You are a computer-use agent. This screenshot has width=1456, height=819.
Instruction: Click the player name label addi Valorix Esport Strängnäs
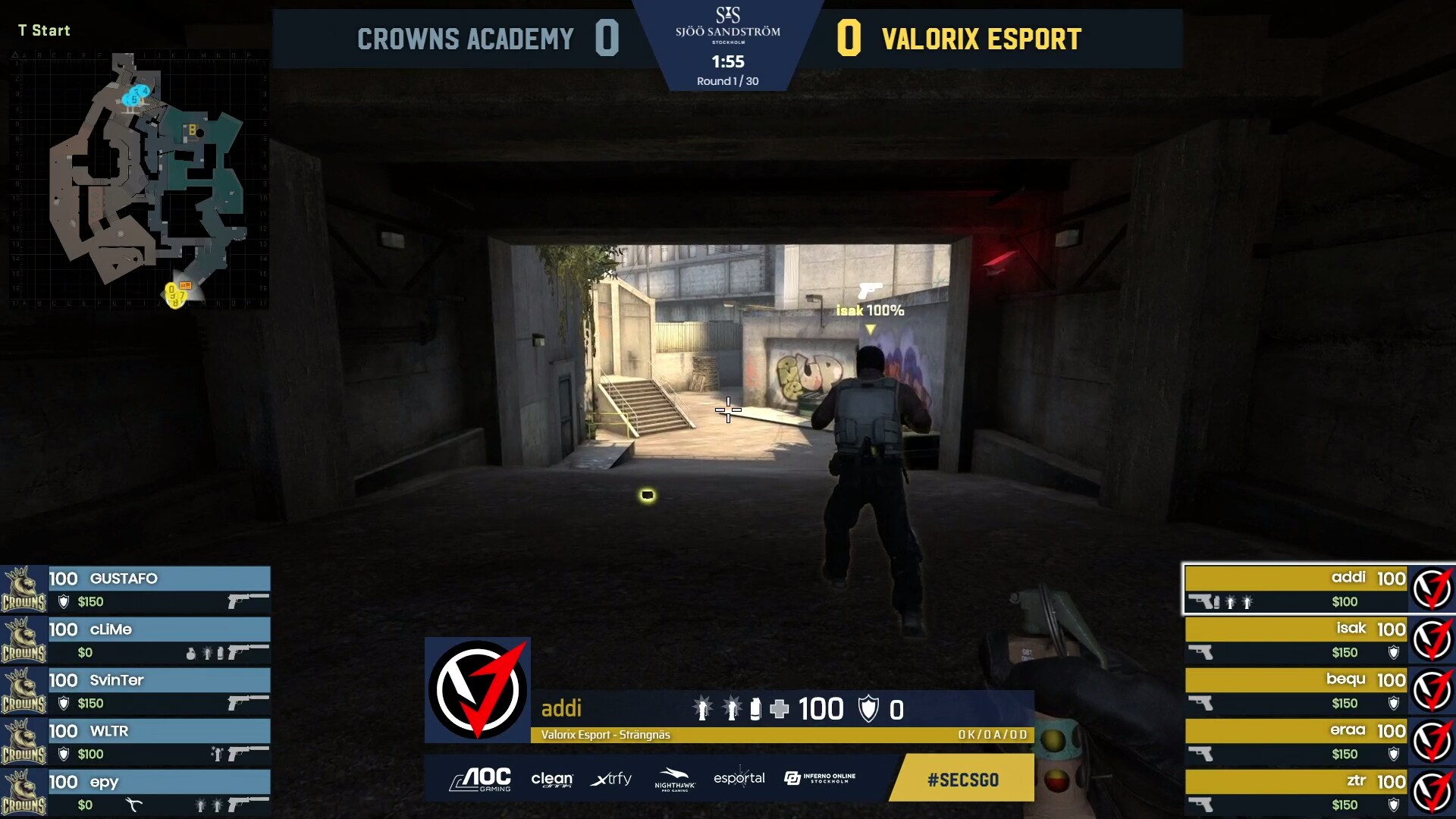[x=607, y=735]
